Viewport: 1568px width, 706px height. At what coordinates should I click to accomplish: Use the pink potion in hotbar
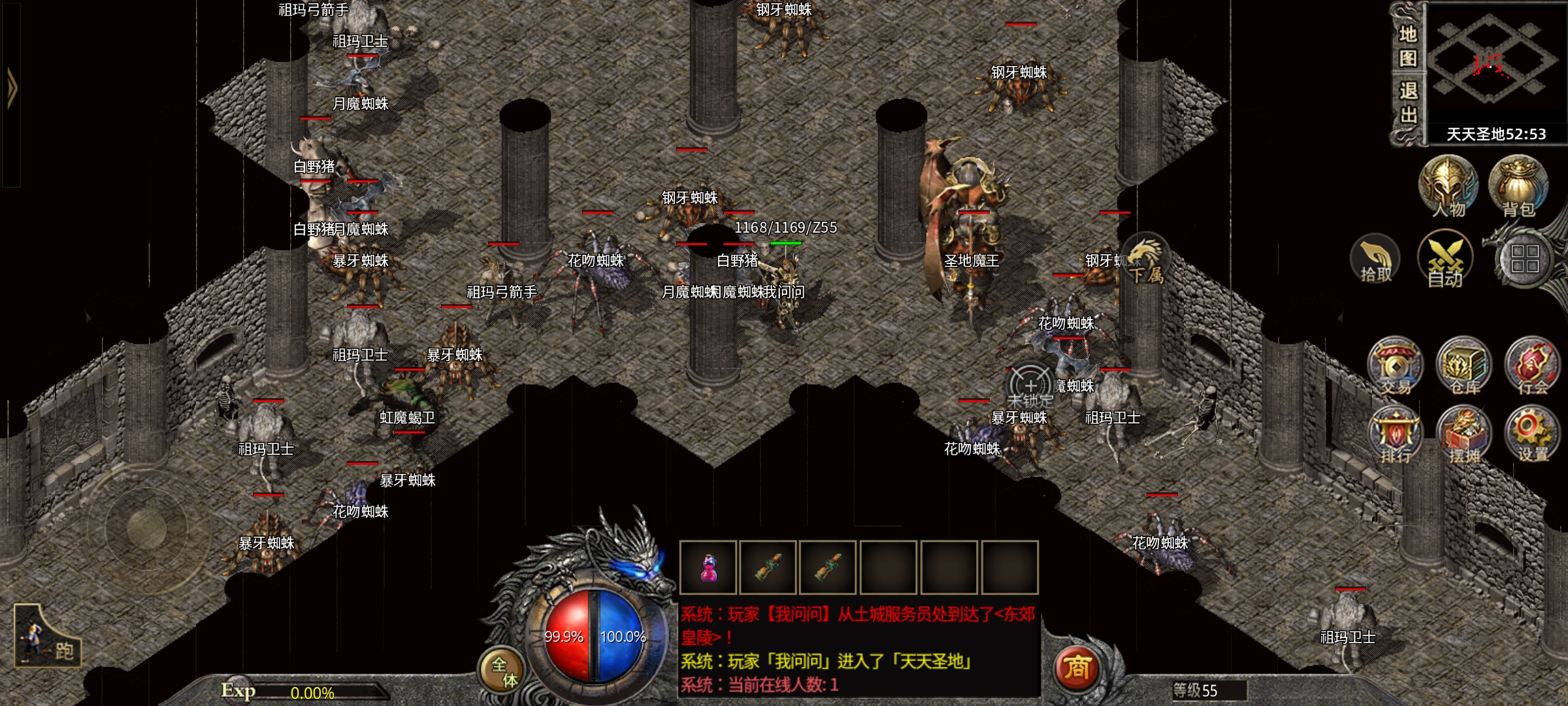pos(708,567)
